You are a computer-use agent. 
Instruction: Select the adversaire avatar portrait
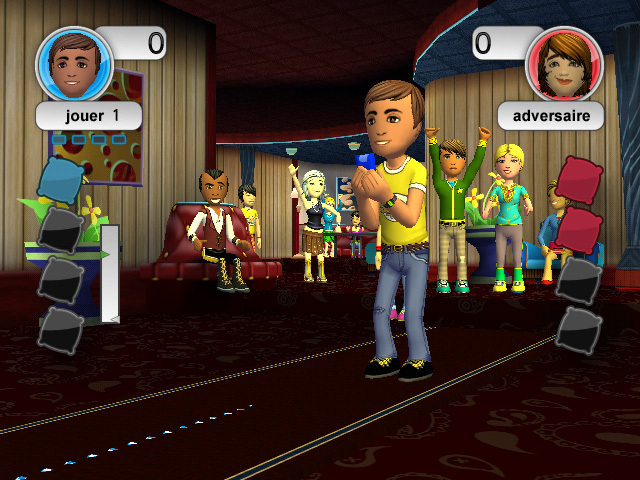564,62
